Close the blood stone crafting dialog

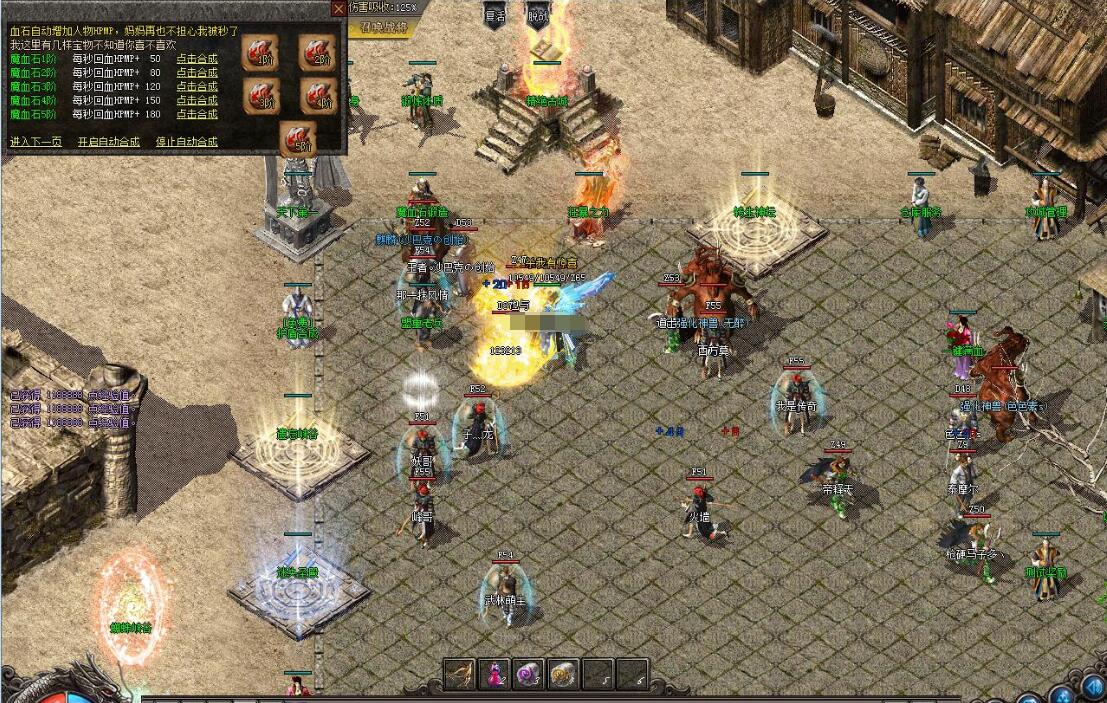click(339, 8)
